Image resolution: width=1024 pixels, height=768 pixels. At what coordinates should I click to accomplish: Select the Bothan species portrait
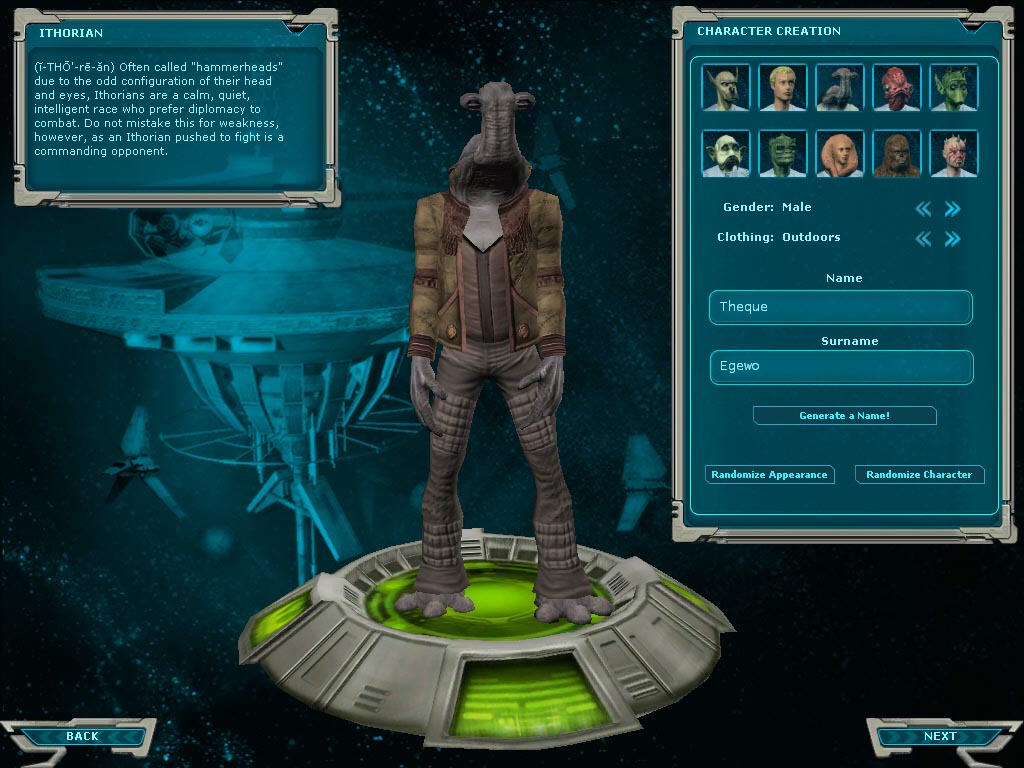coord(726,88)
